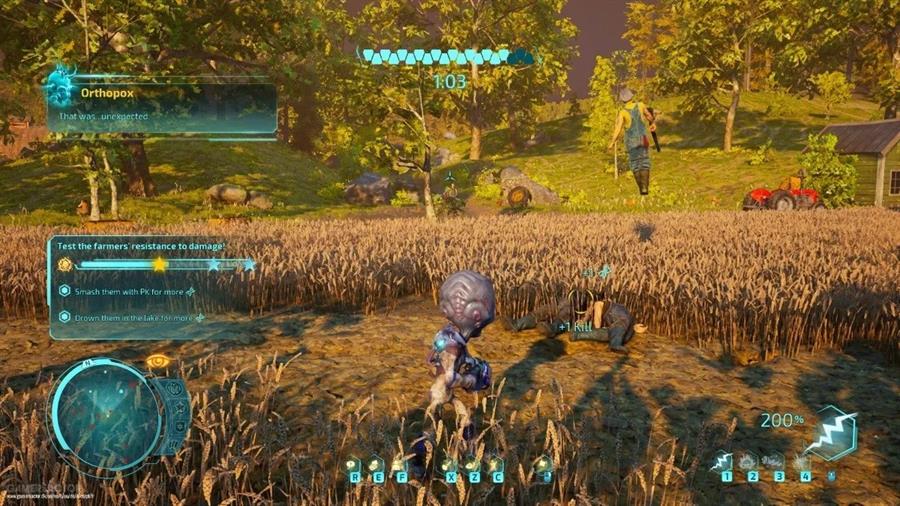This screenshot has height=506, width=900.
Task: Activate the ability icon labeled X
Action: [448, 465]
